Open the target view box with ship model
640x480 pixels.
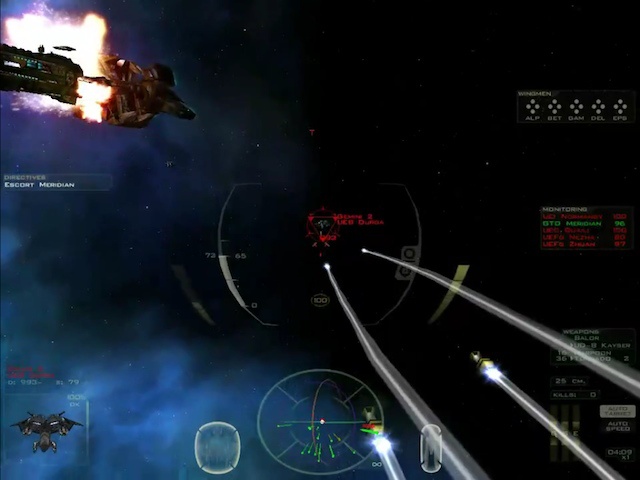(x=47, y=427)
